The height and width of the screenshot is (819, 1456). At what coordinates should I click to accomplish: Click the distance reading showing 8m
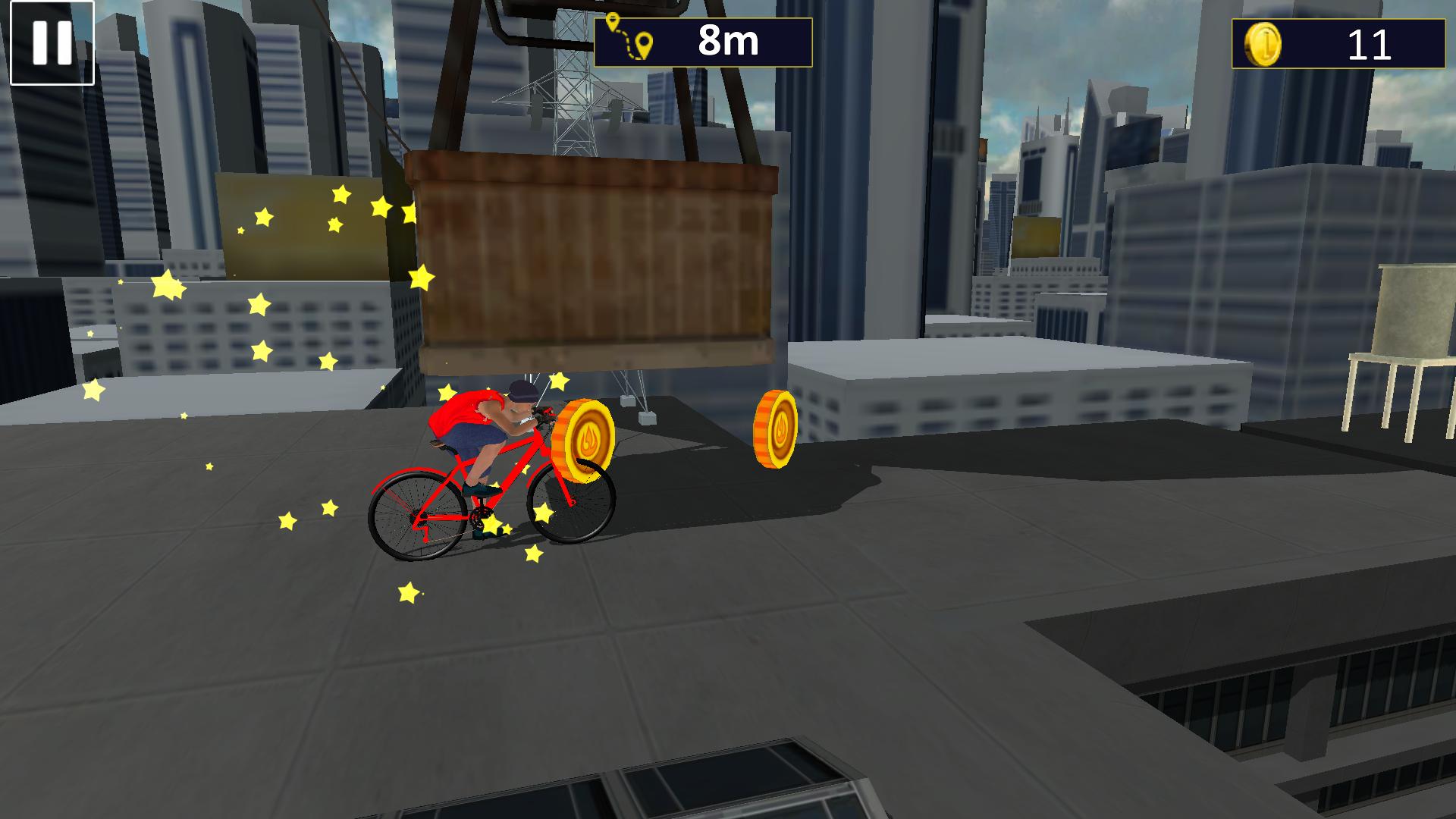pyautogui.click(x=724, y=42)
